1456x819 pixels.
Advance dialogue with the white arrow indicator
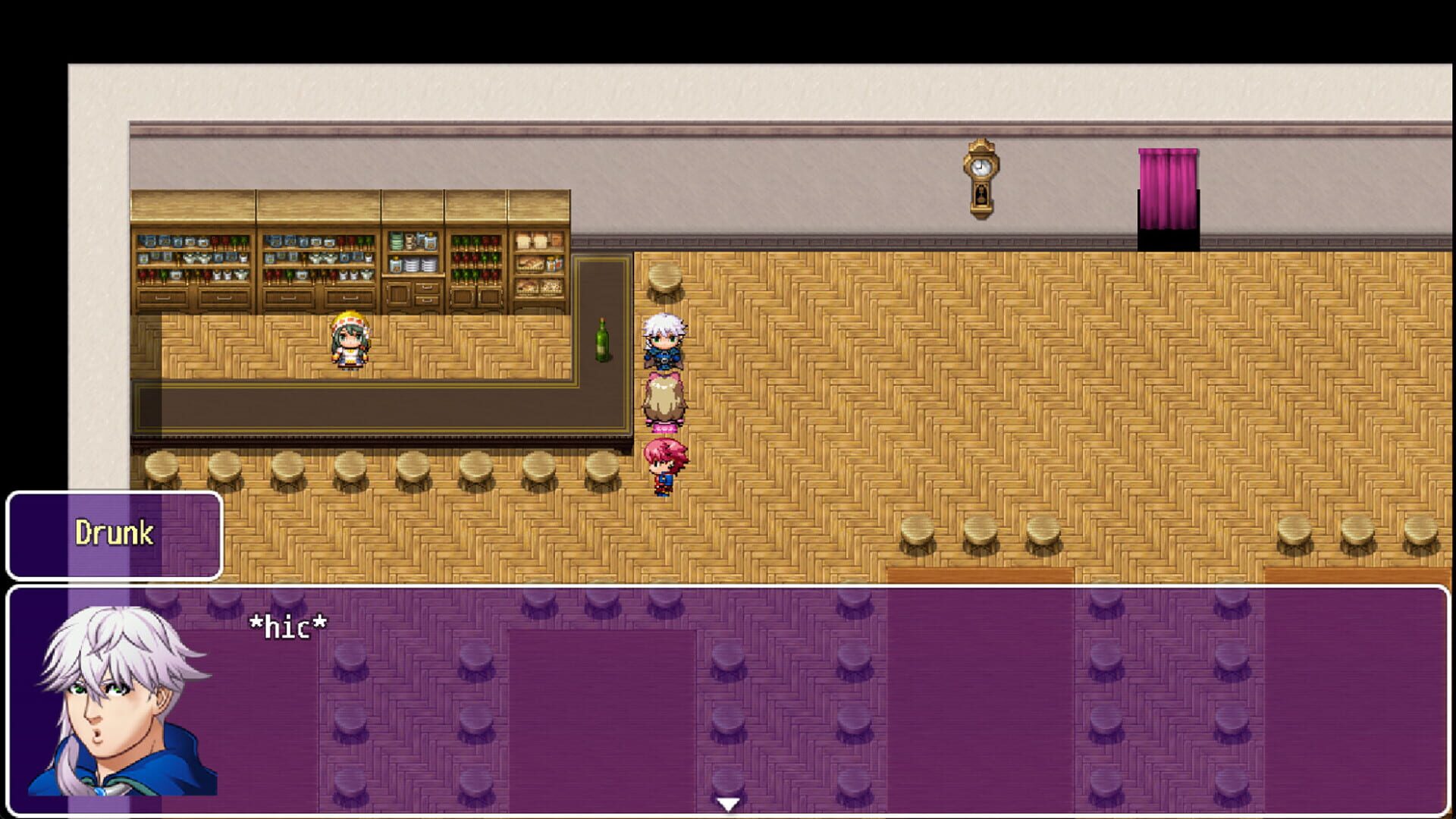pyautogui.click(x=728, y=804)
